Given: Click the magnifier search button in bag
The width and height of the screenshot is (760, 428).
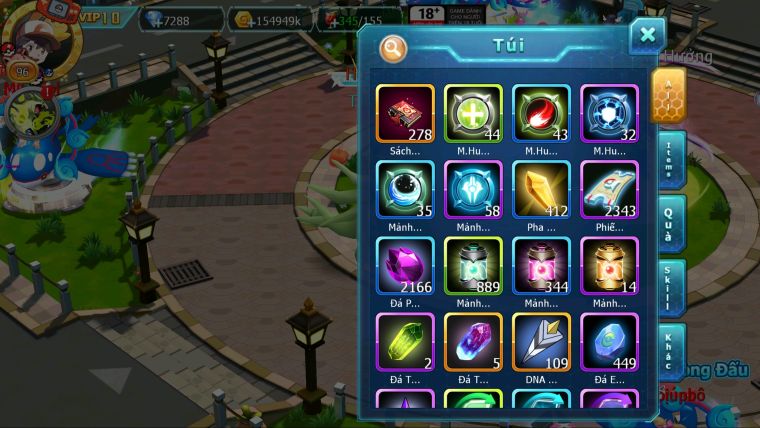Looking at the screenshot, I should click(393, 47).
